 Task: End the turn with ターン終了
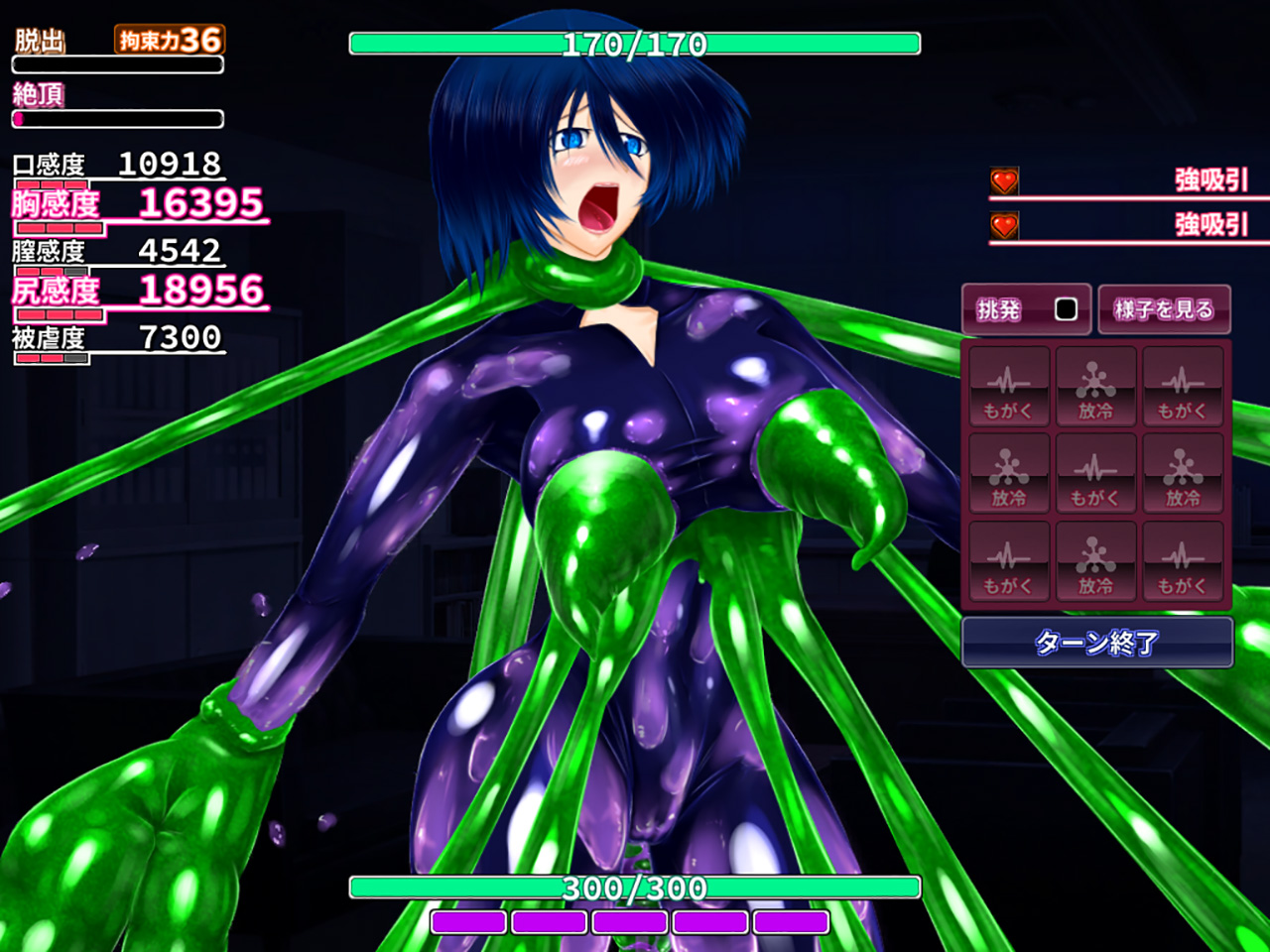tap(1096, 643)
